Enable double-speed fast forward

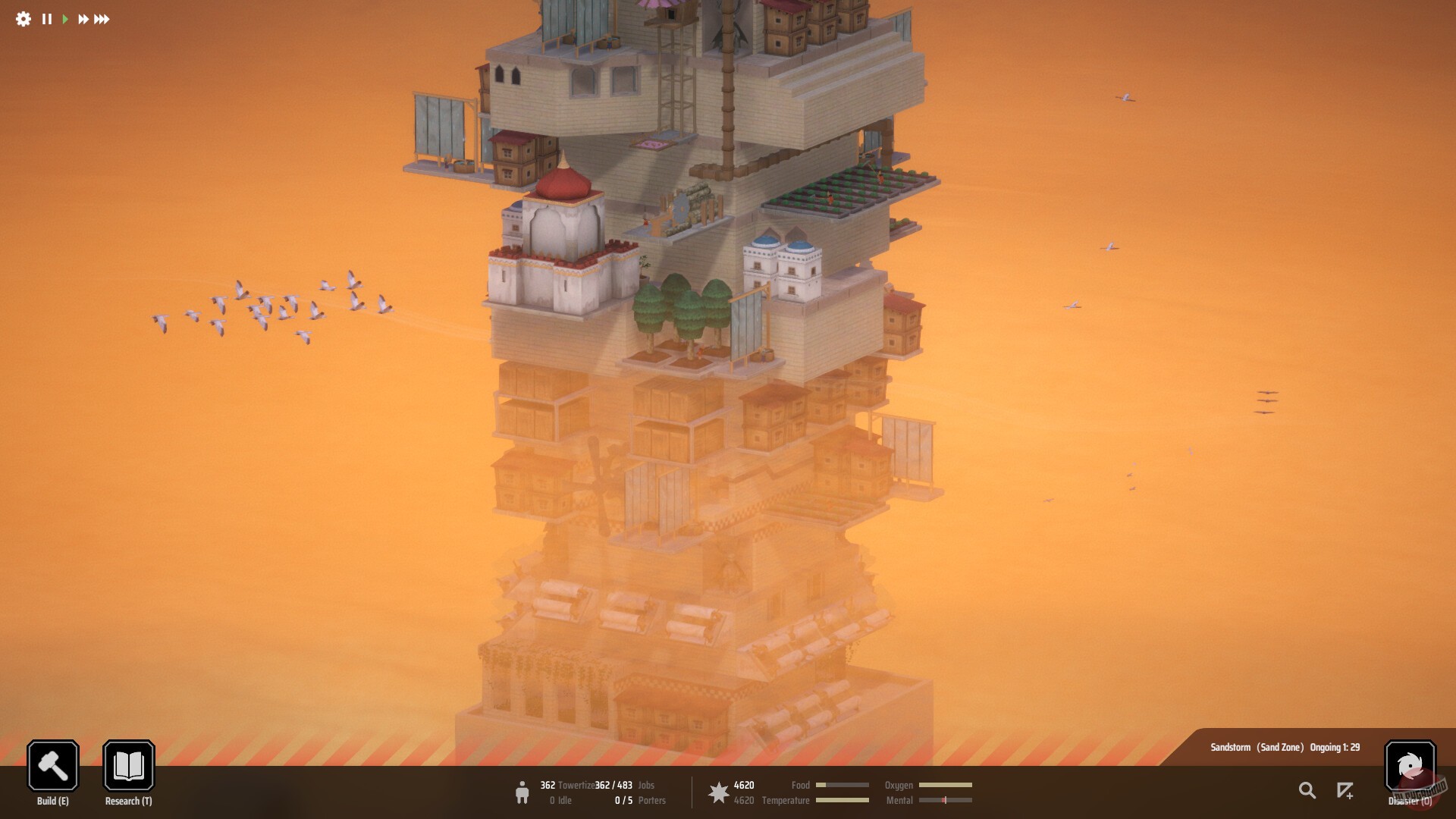point(85,20)
